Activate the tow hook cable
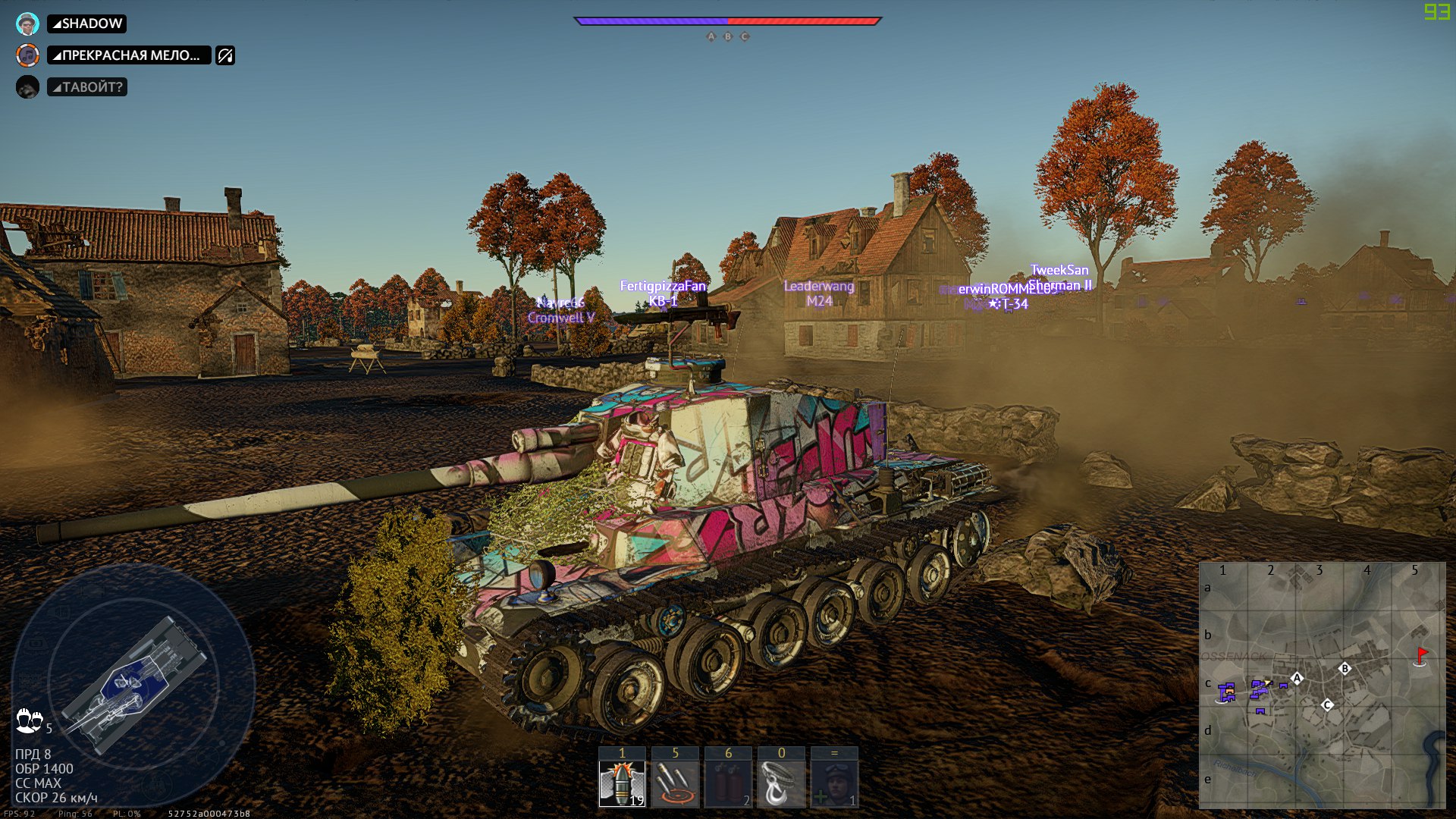This screenshot has height=819, width=1456. click(x=781, y=783)
